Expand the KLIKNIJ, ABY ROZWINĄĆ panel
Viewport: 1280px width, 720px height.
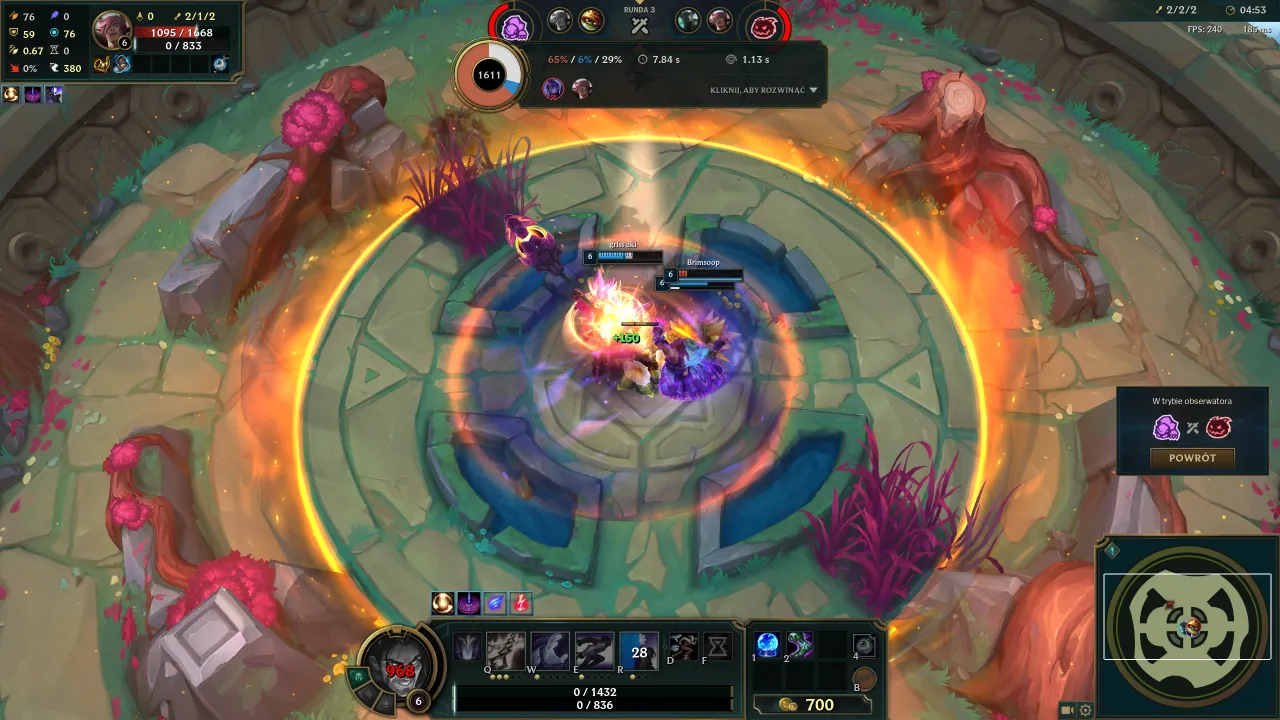click(x=758, y=89)
